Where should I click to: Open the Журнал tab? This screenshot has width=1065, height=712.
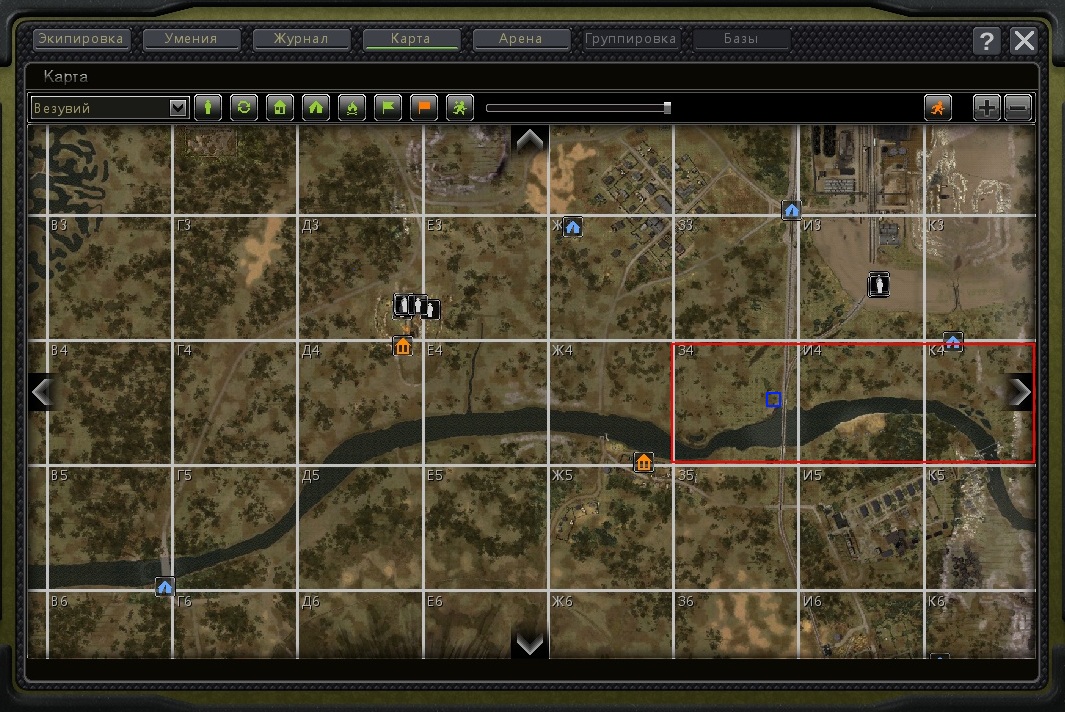[x=303, y=40]
